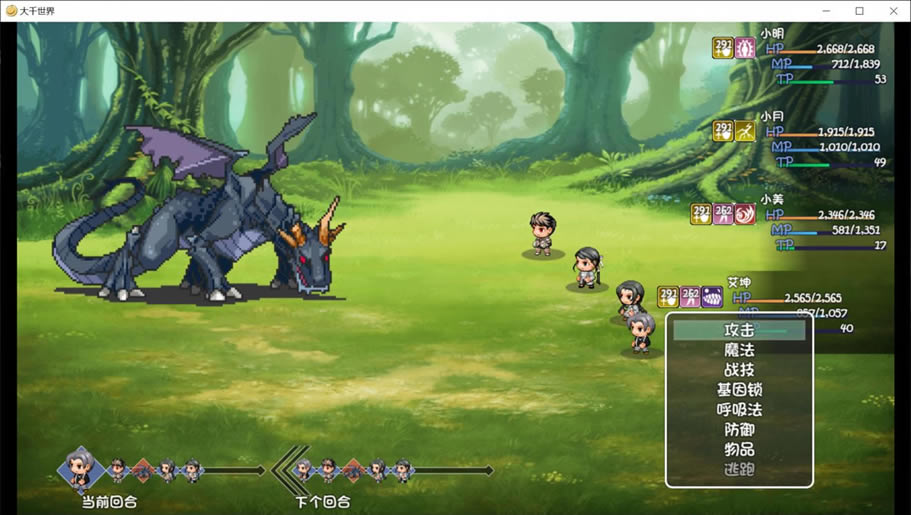Open the 物品 items menu
The height and width of the screenshot is (515, 911).
pyautogui.click(x=739, y=450)
